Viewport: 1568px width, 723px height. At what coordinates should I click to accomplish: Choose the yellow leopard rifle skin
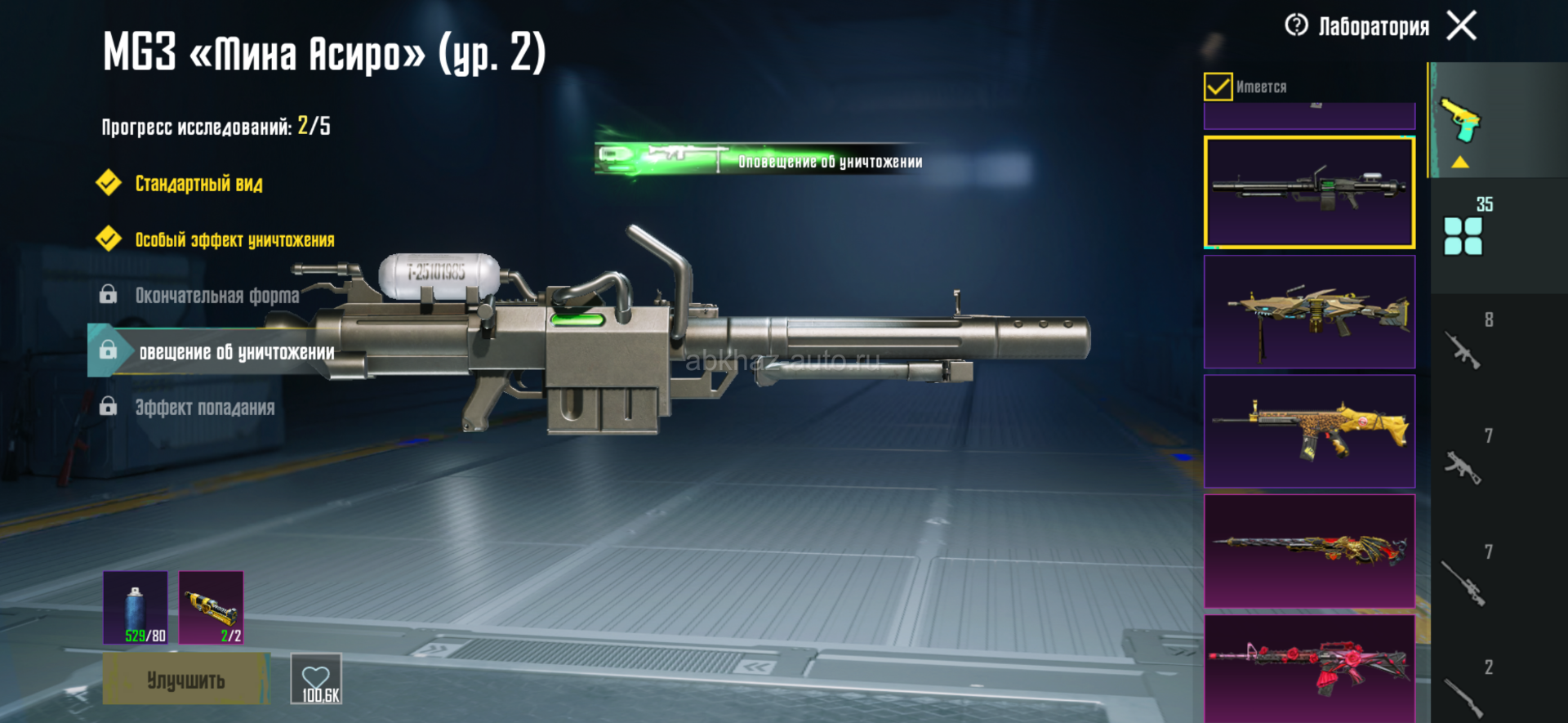1309,431
